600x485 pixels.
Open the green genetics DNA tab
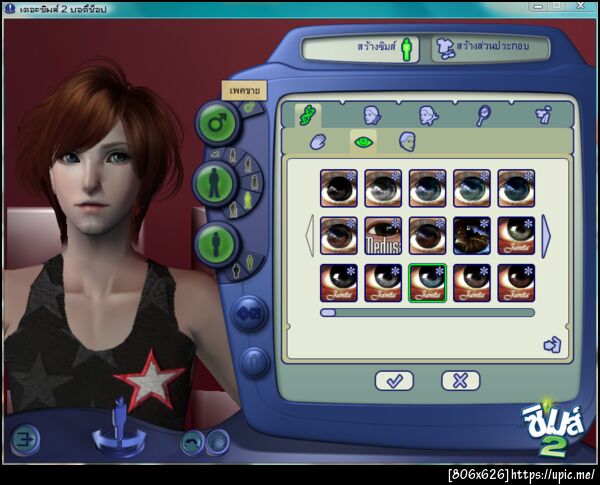[307, 113]
